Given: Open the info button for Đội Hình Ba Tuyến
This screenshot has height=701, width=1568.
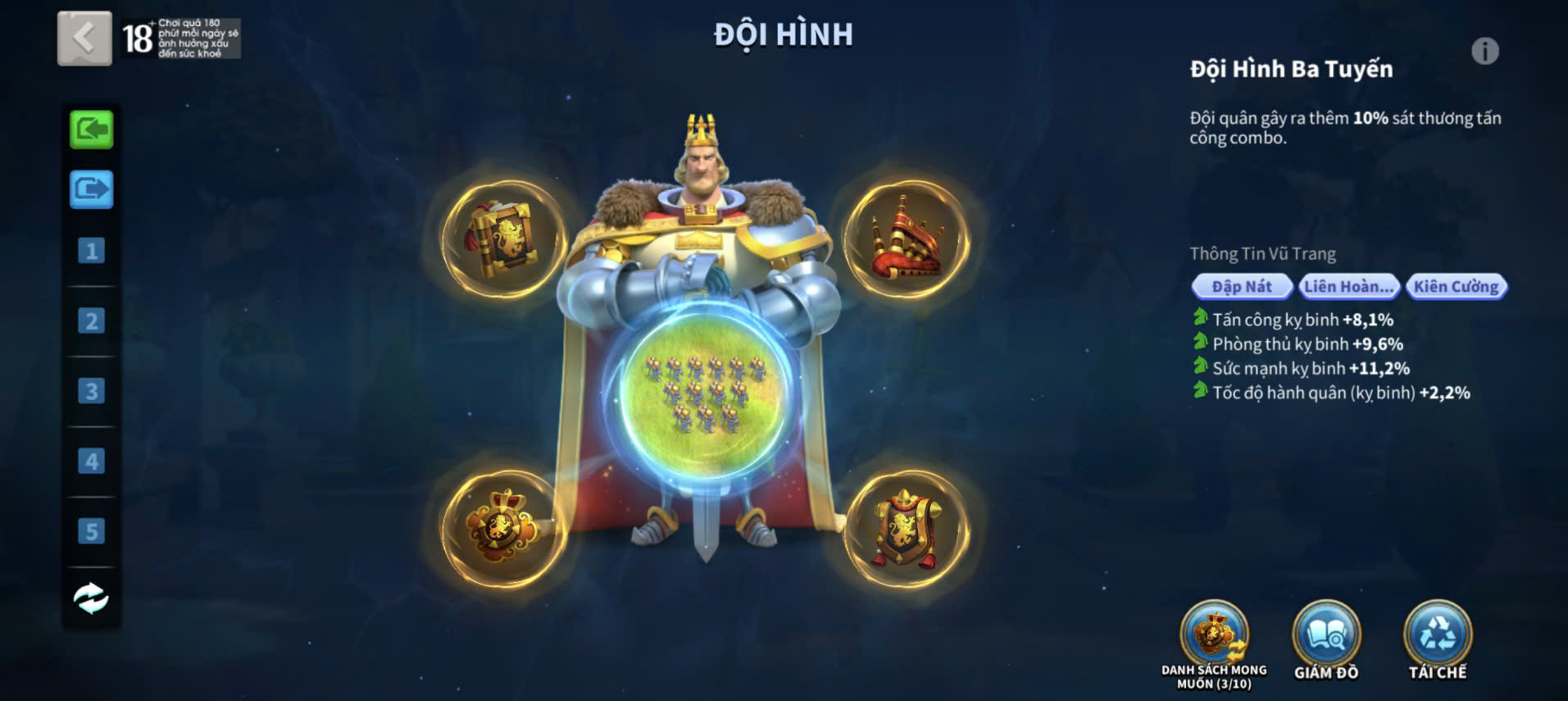Looking at the screenshot, I should (1484, 52).
